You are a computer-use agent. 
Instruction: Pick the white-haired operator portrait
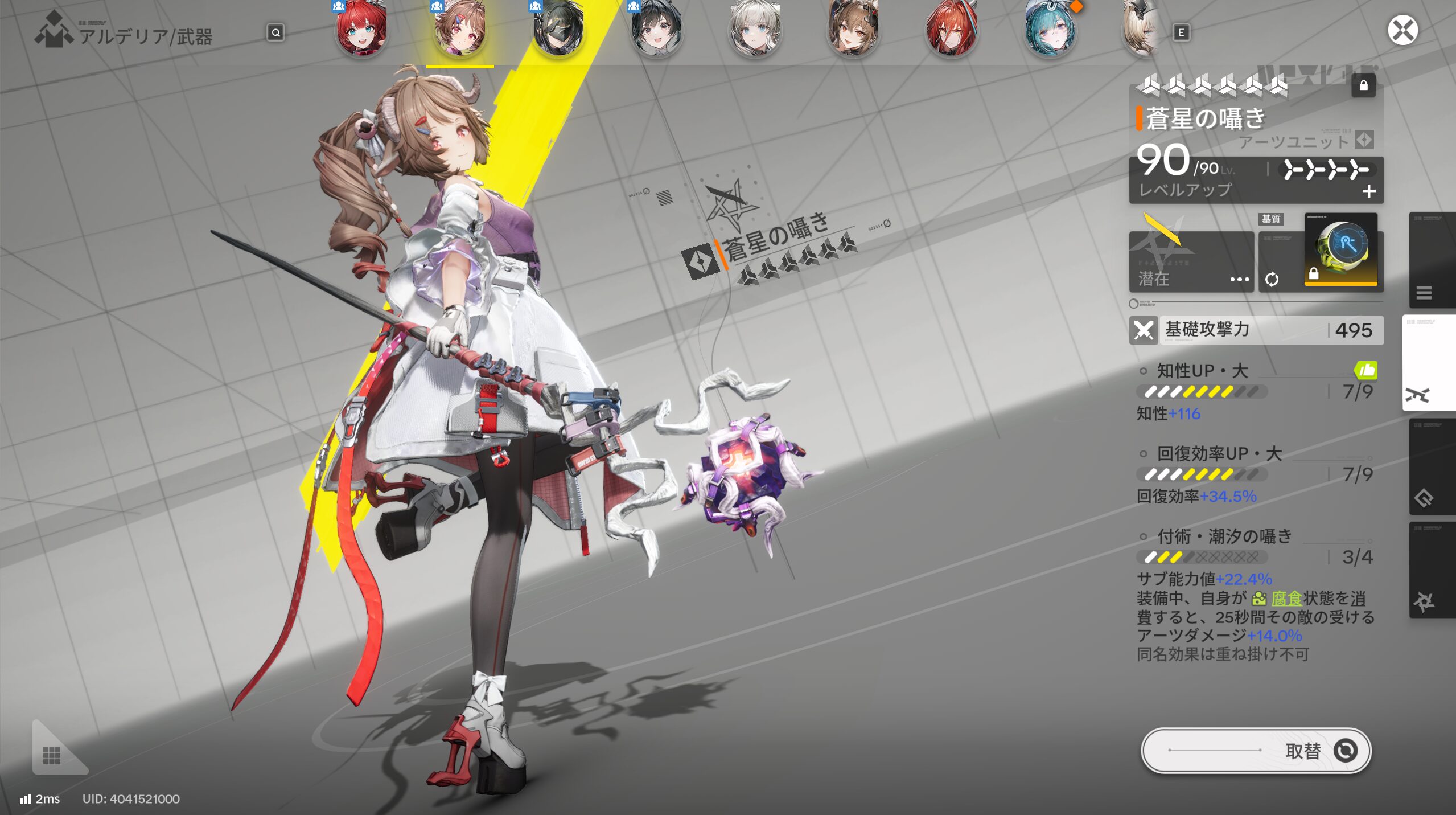point(755,28)
